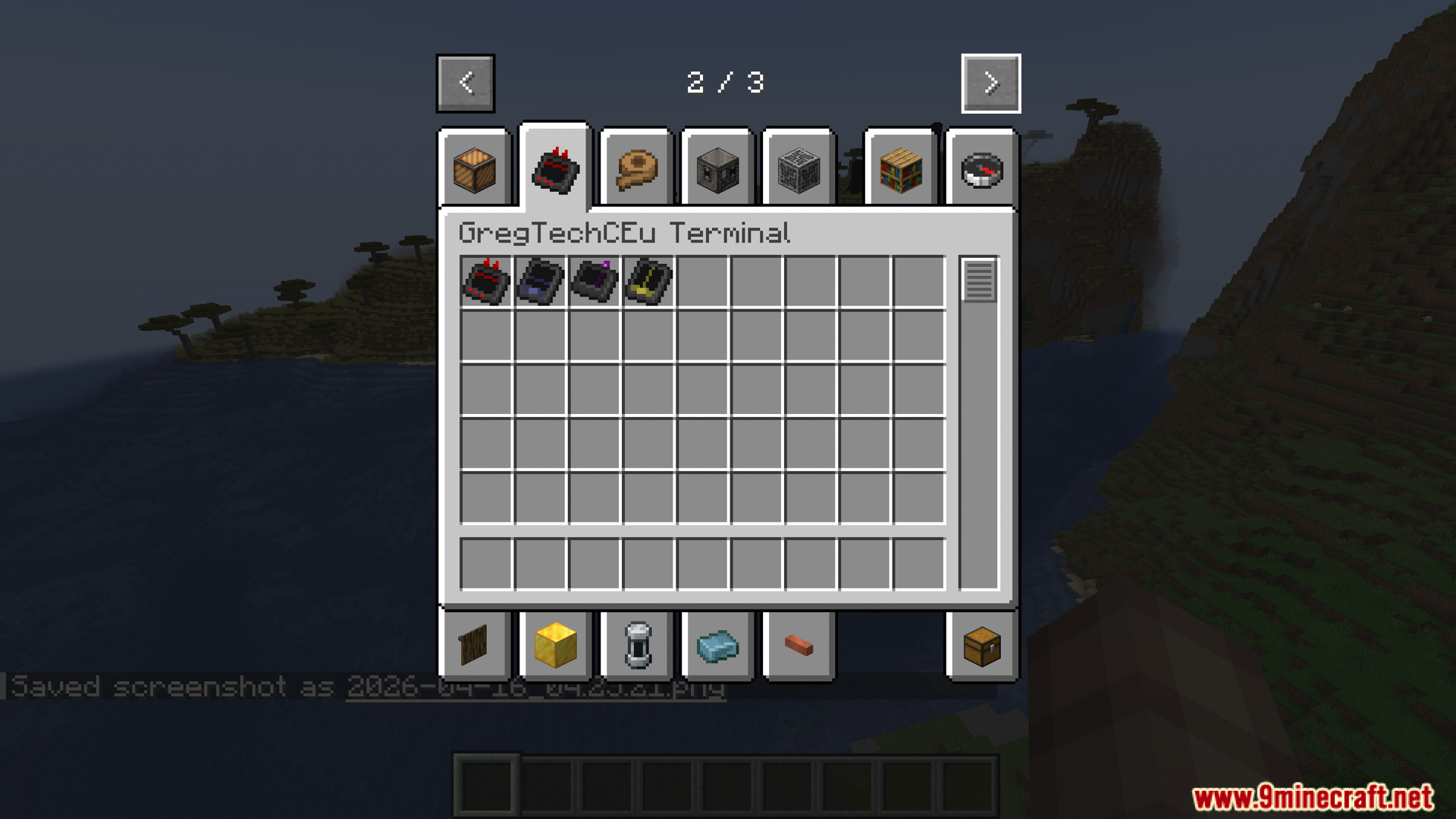Open the wooden sign tab on the bottom left
This screenshot has height=819, width=1456.
click(475, 645)
